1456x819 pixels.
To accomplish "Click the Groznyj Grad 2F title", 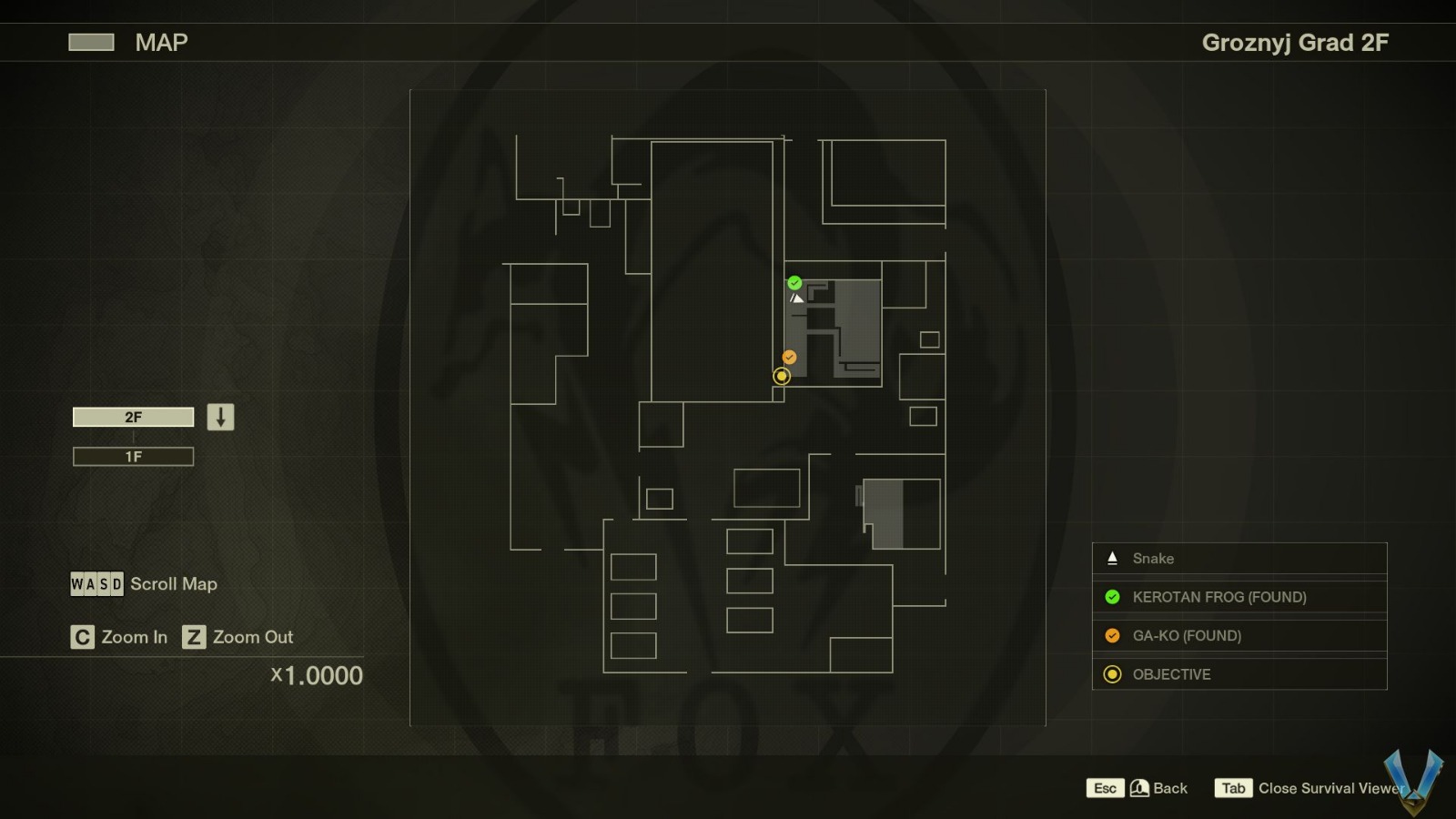I will coord(1295,42).
